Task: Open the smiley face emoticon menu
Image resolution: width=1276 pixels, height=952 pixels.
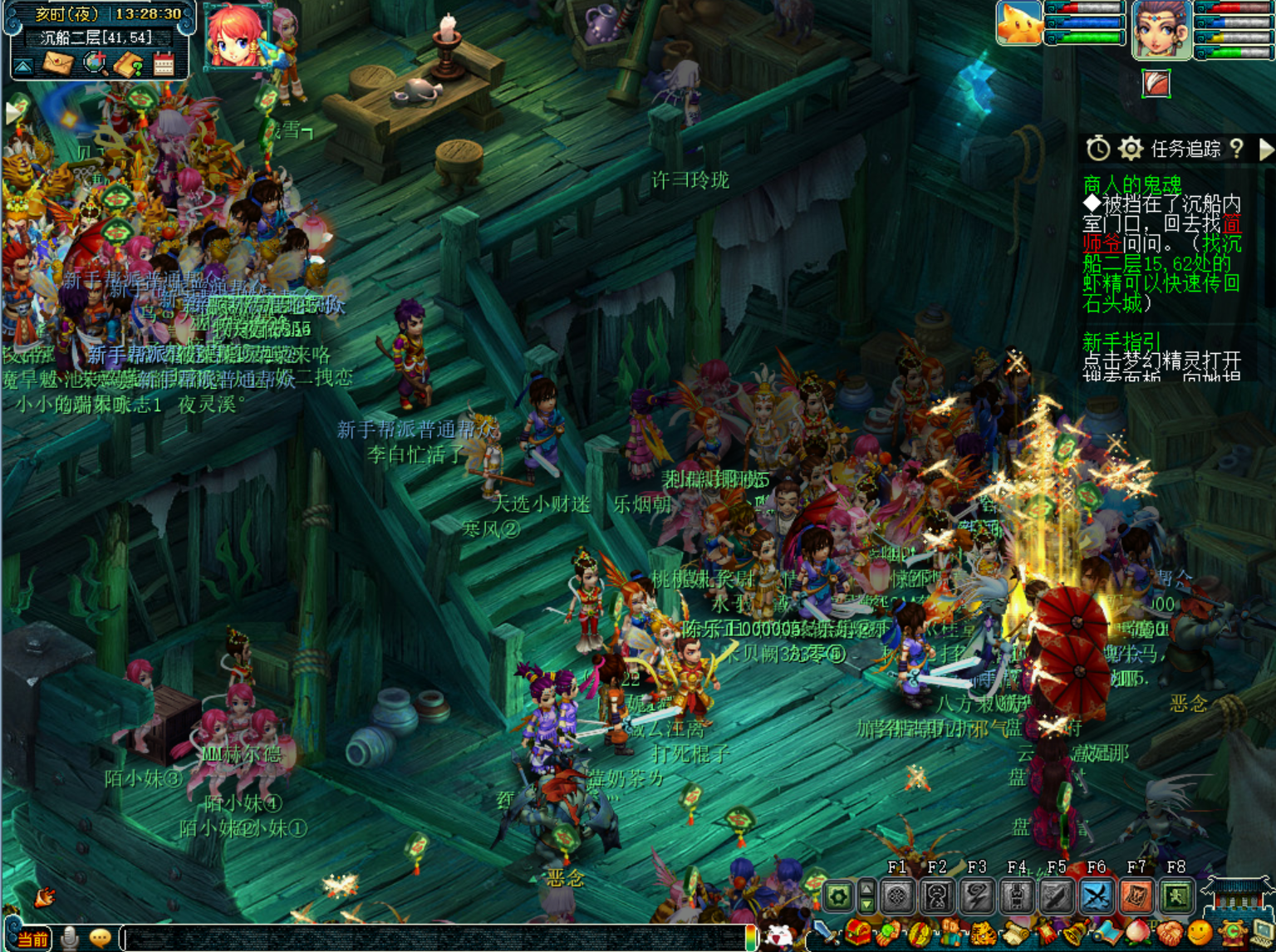Action: [1200, 934]
